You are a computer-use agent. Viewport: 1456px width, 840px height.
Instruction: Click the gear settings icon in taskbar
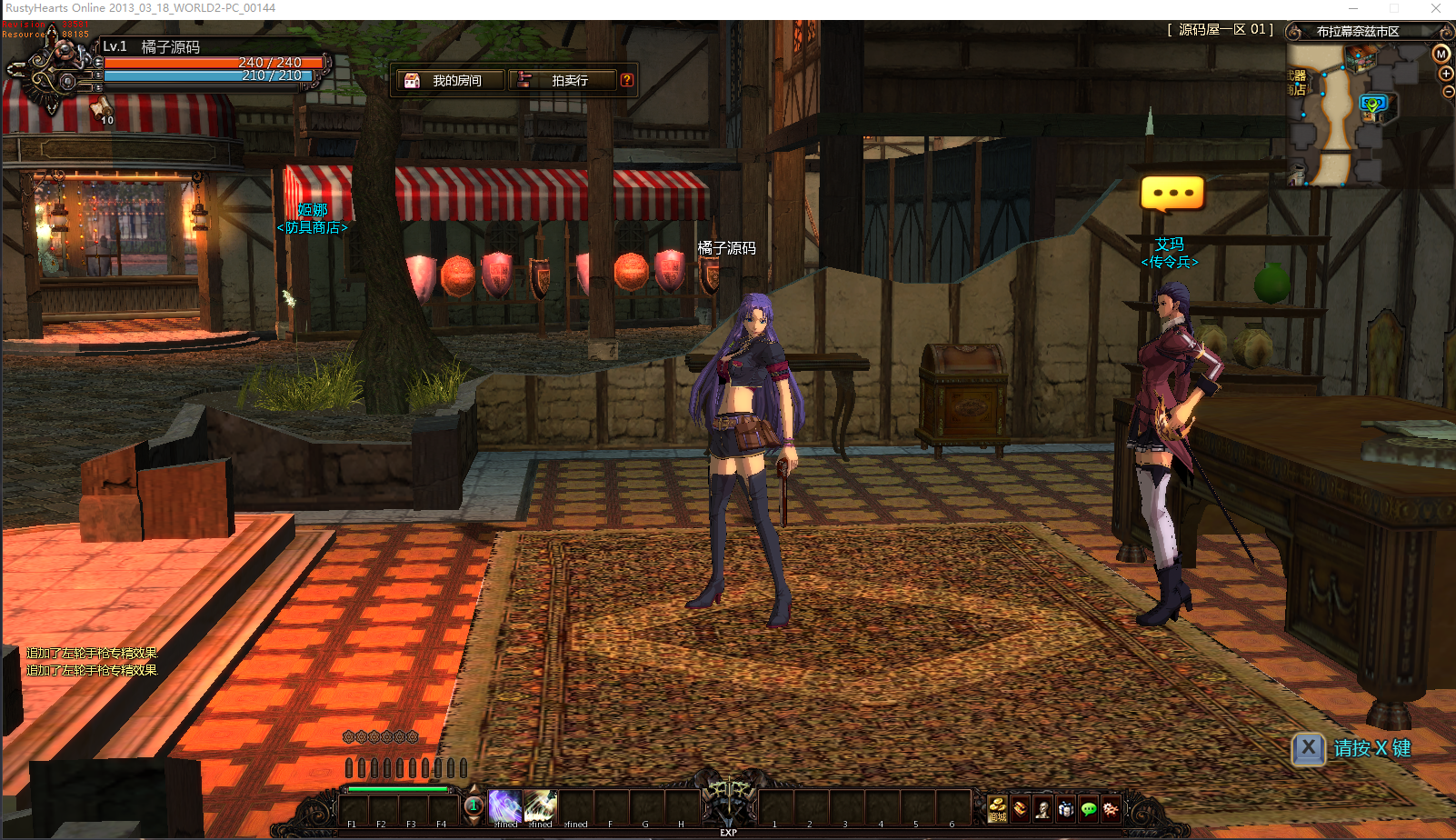click(1112, 807)
